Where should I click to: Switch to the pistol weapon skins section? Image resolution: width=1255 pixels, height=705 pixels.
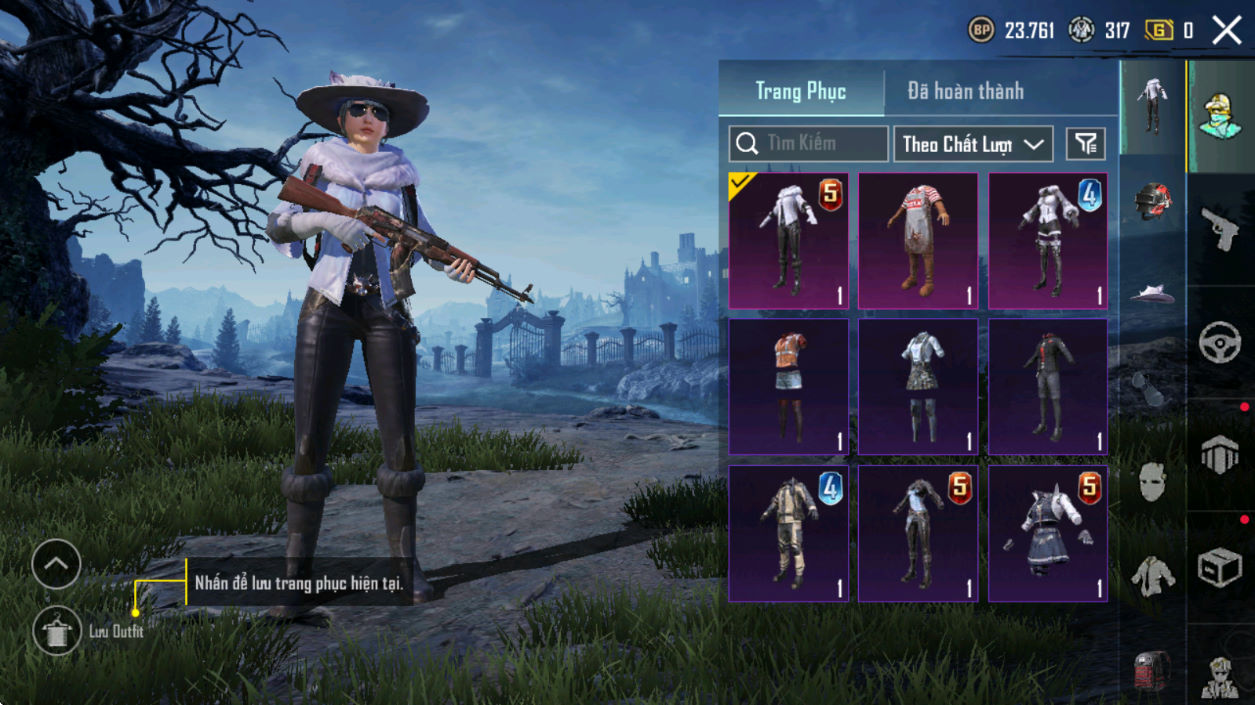1219,229
